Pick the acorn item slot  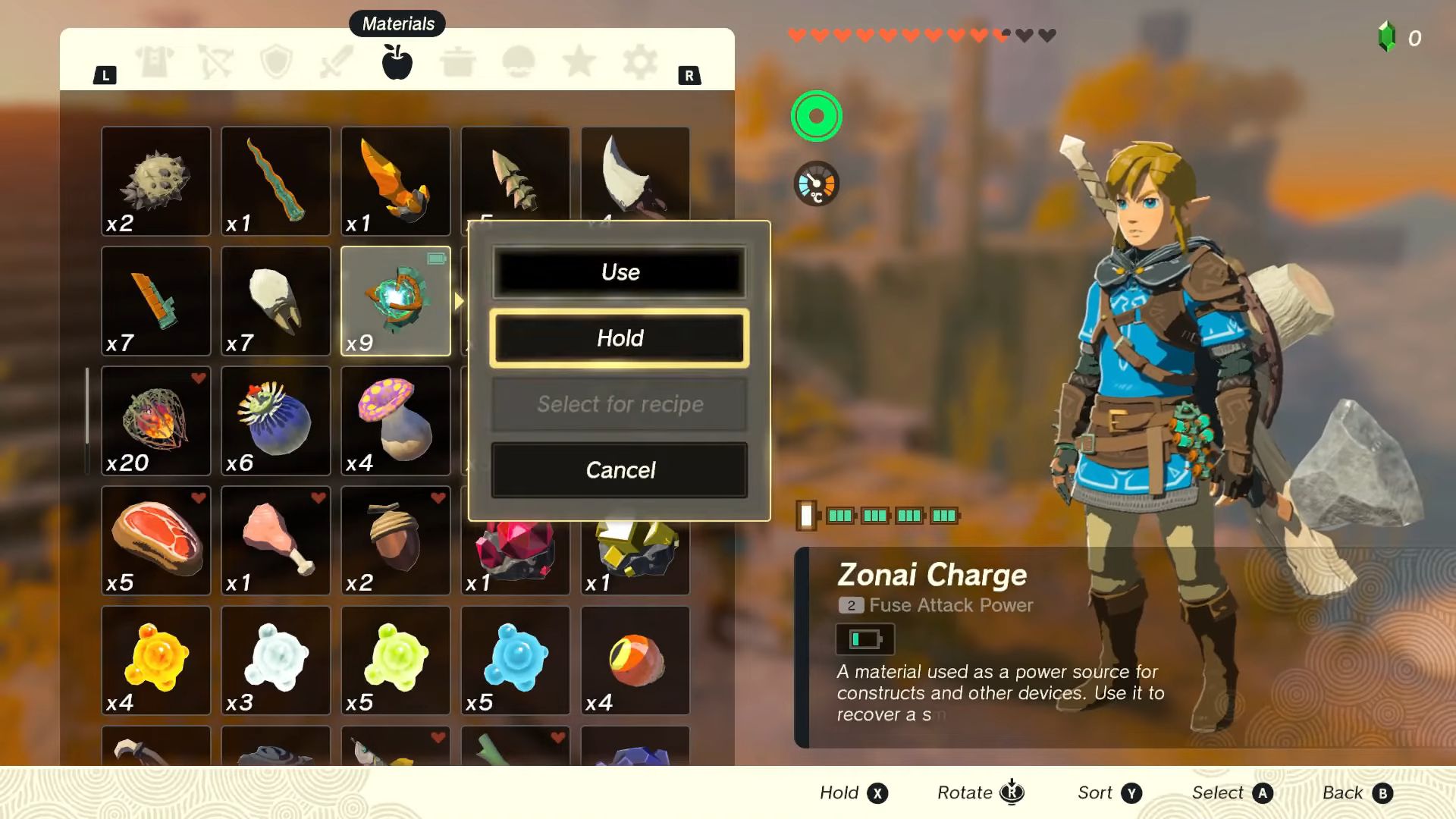[x=395, y=541]
